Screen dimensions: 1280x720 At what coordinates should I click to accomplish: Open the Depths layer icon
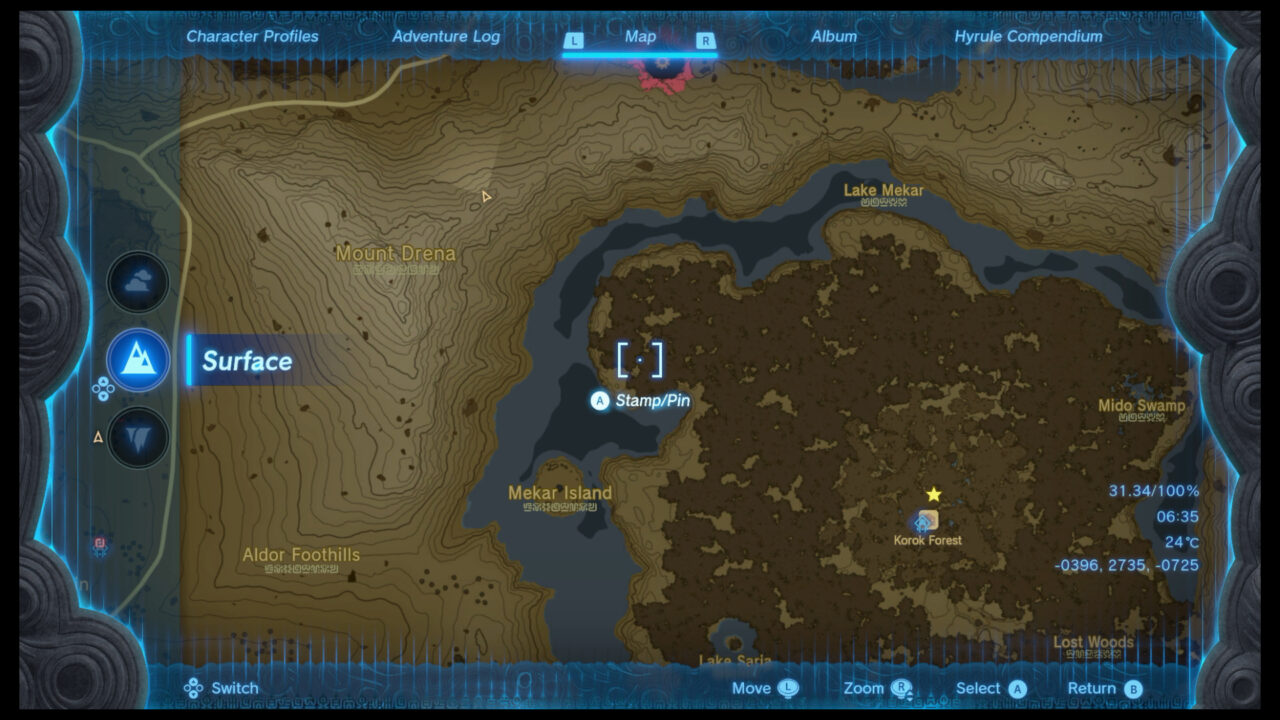[x=137, y=437]
